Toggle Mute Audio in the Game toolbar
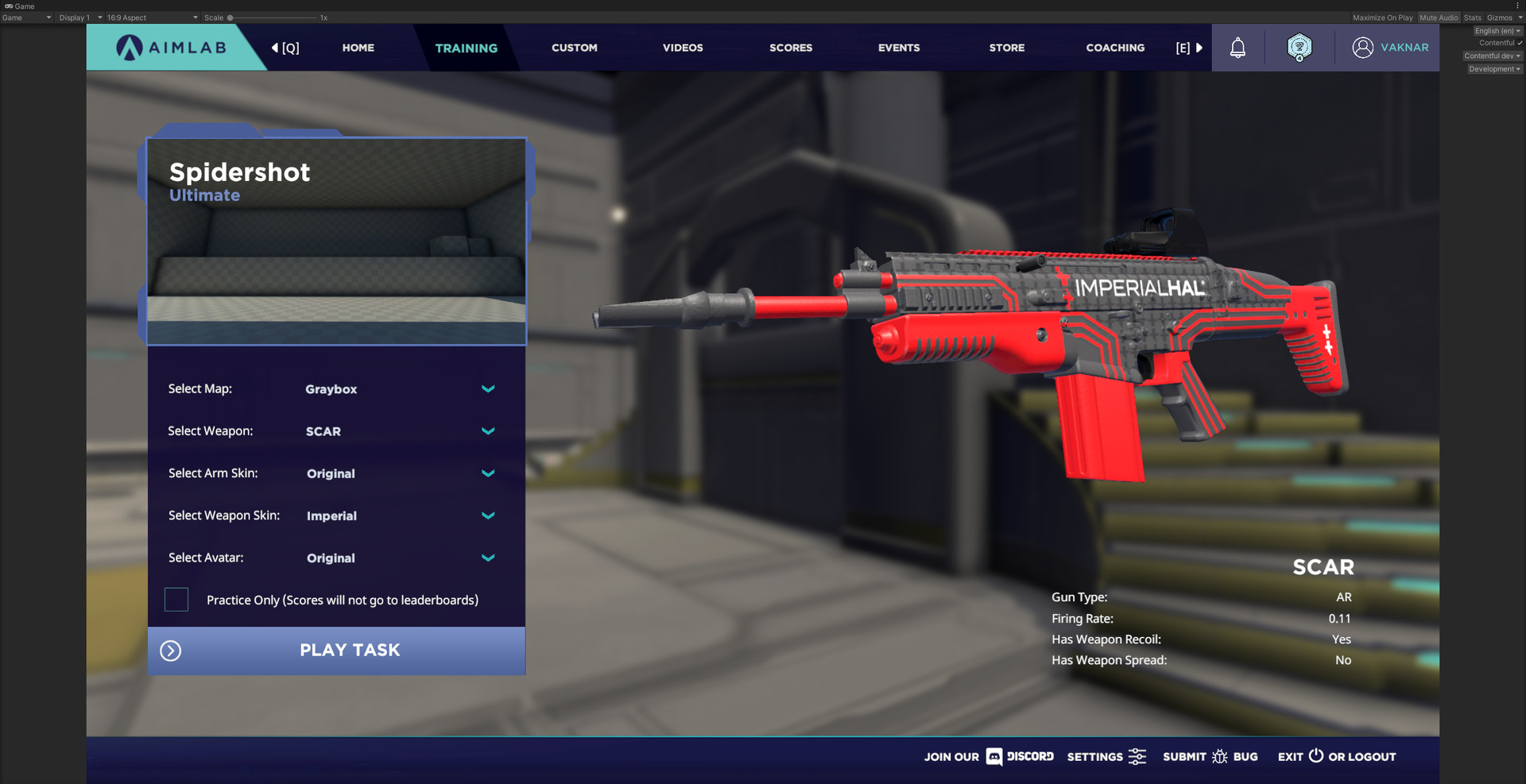This screenshot has width=1526, height=784. 1439,17
